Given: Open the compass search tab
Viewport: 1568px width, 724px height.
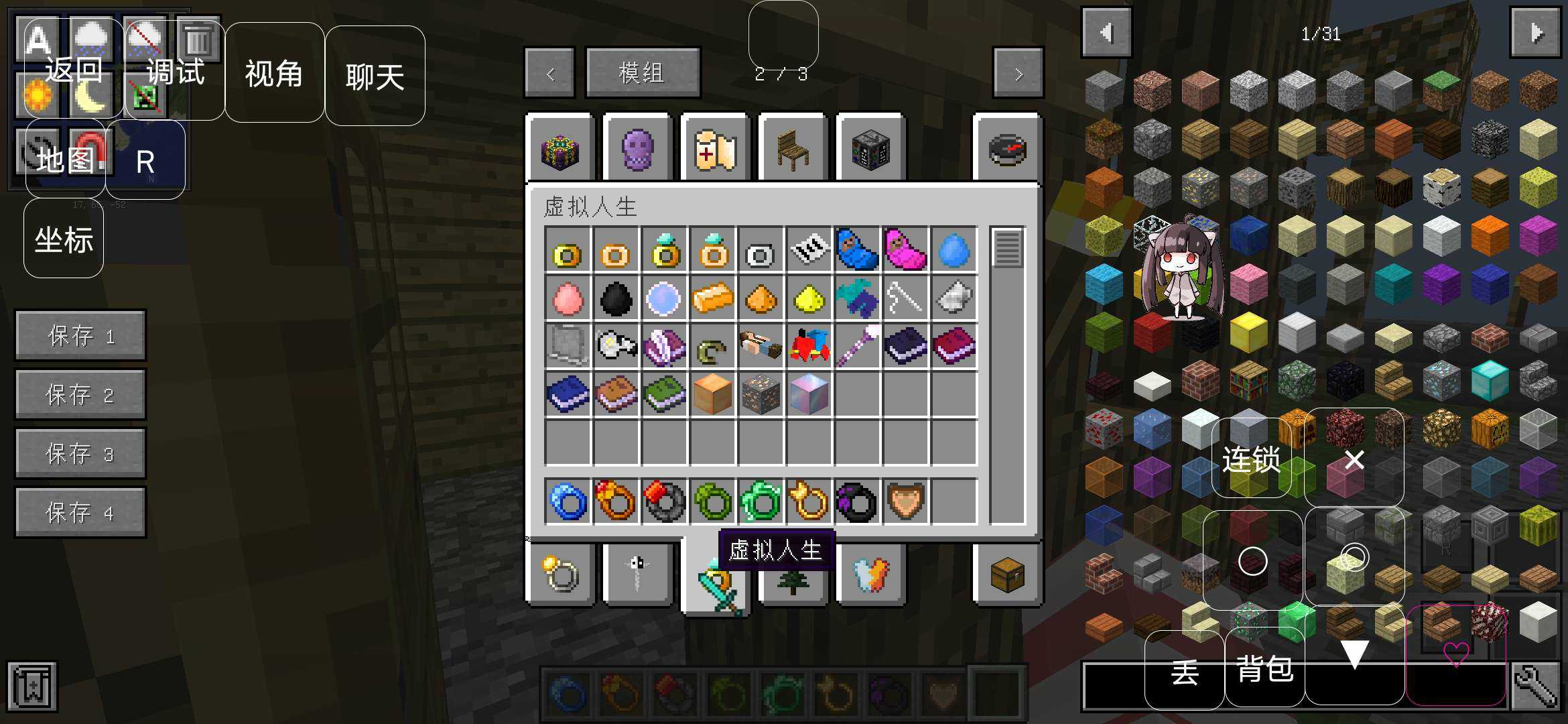Looking at the screenshot, I should click(1007, 149).
